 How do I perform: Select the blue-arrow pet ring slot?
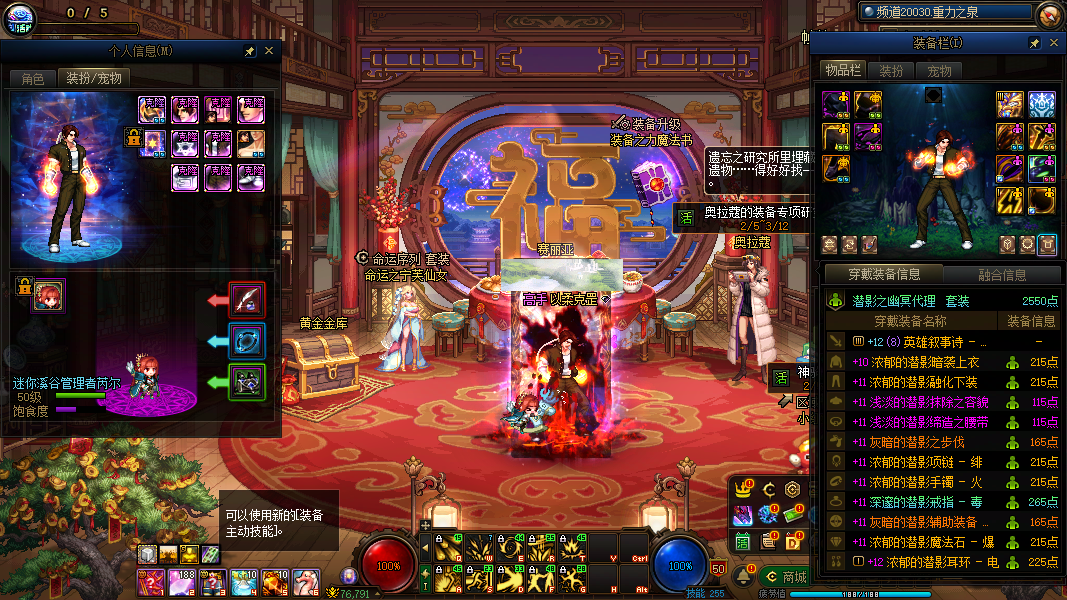[246, 341]
